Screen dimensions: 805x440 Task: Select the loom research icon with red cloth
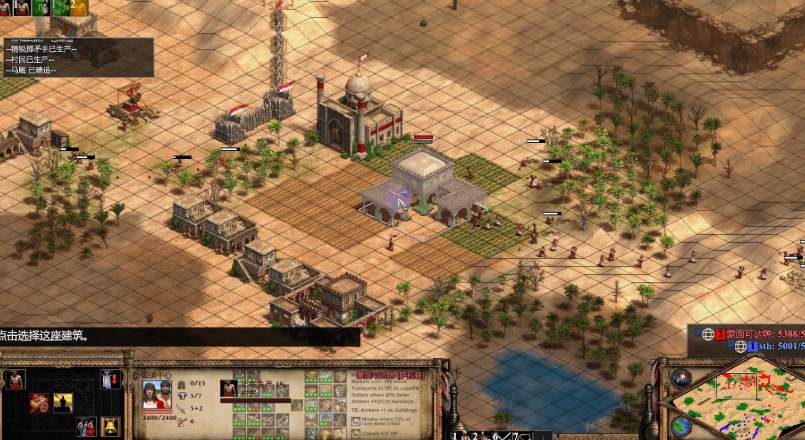pos(39,403)
